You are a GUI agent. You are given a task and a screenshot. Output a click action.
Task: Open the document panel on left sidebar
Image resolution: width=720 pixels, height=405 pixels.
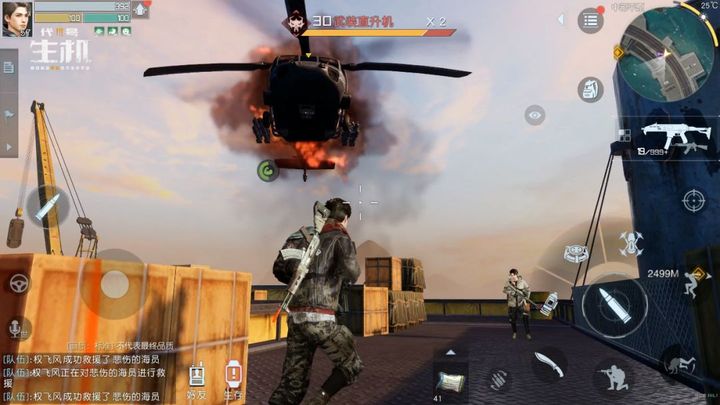[x=9, y=67]
